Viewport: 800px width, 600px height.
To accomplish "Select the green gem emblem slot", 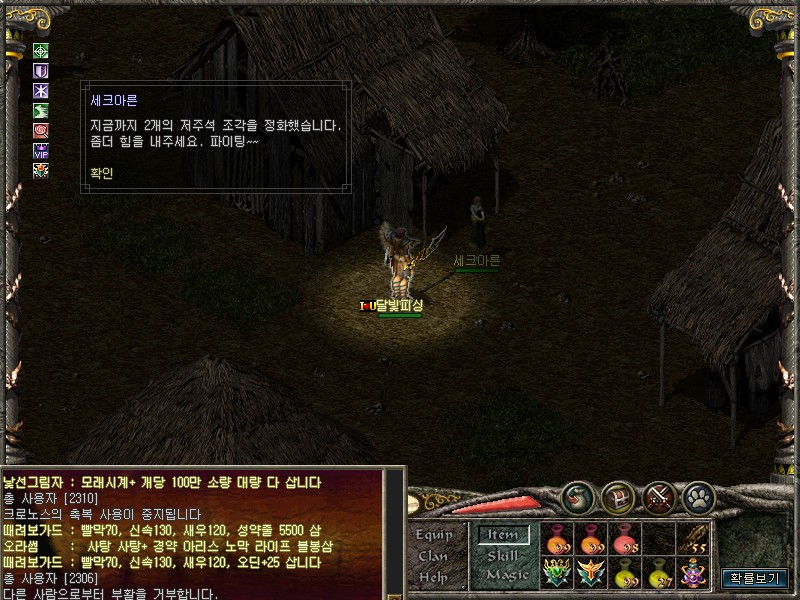I will 558,573.
